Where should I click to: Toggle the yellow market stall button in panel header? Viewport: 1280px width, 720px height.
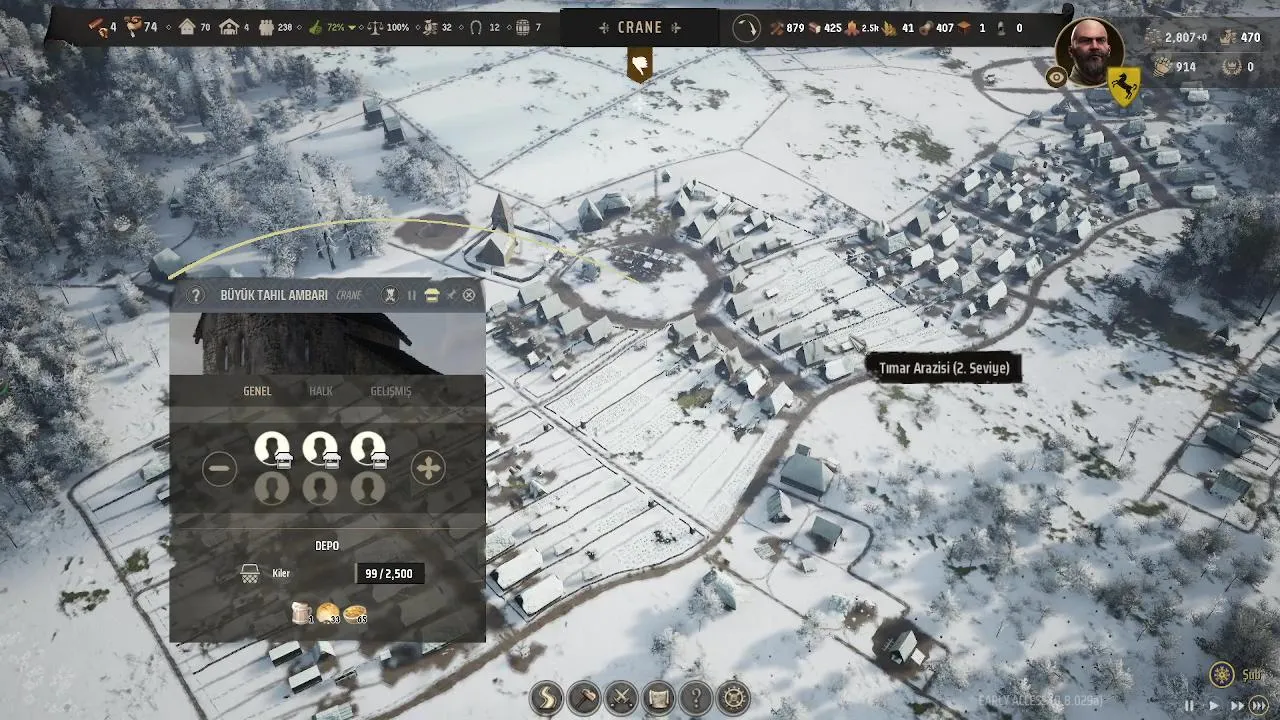(x=431, y=295)
